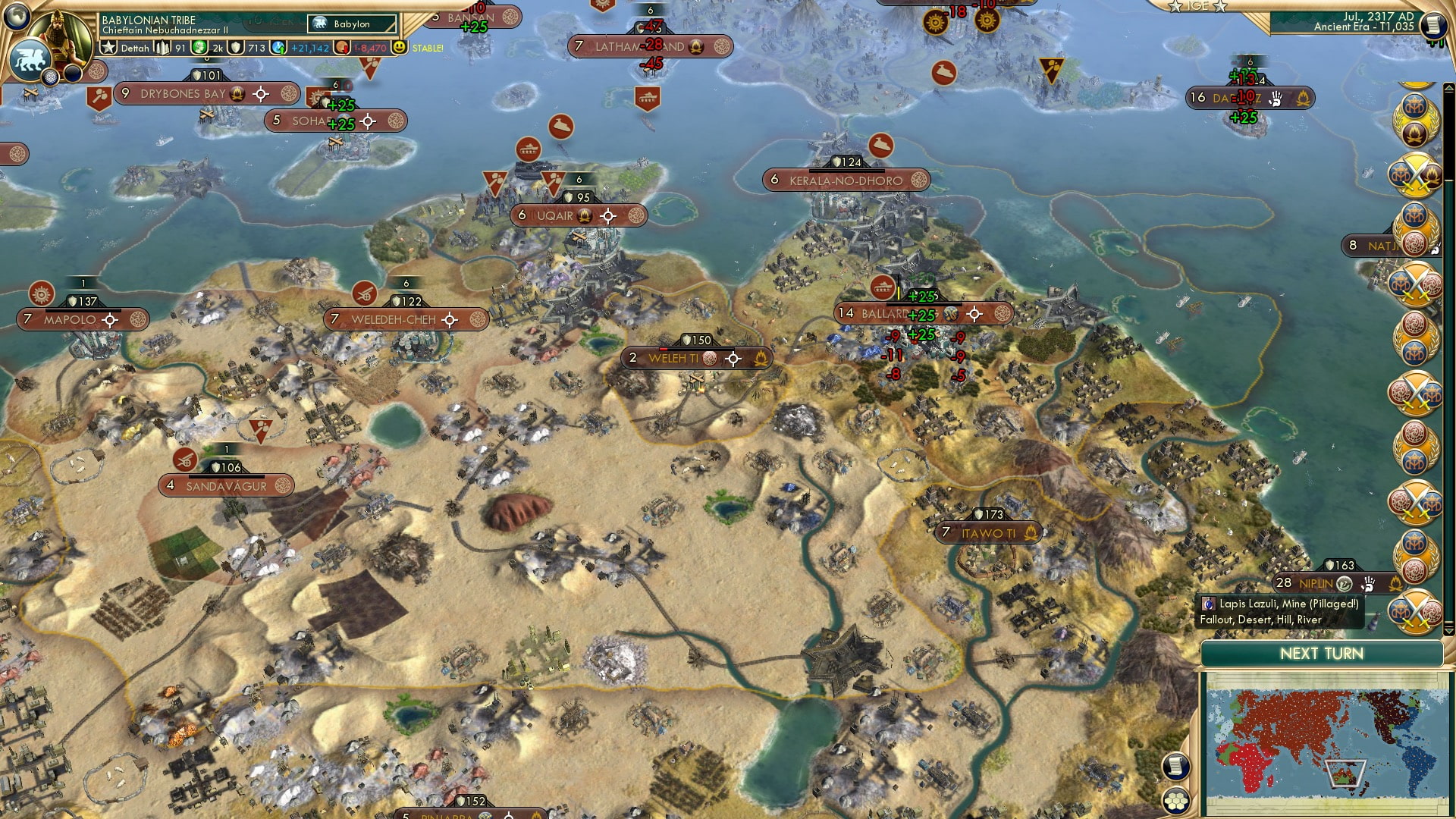Select the Weledeh-Cheh city banner
Image resolution: width=1456 pixels, height=819 pixels.
pyautogui.click(x=393, y=320)
